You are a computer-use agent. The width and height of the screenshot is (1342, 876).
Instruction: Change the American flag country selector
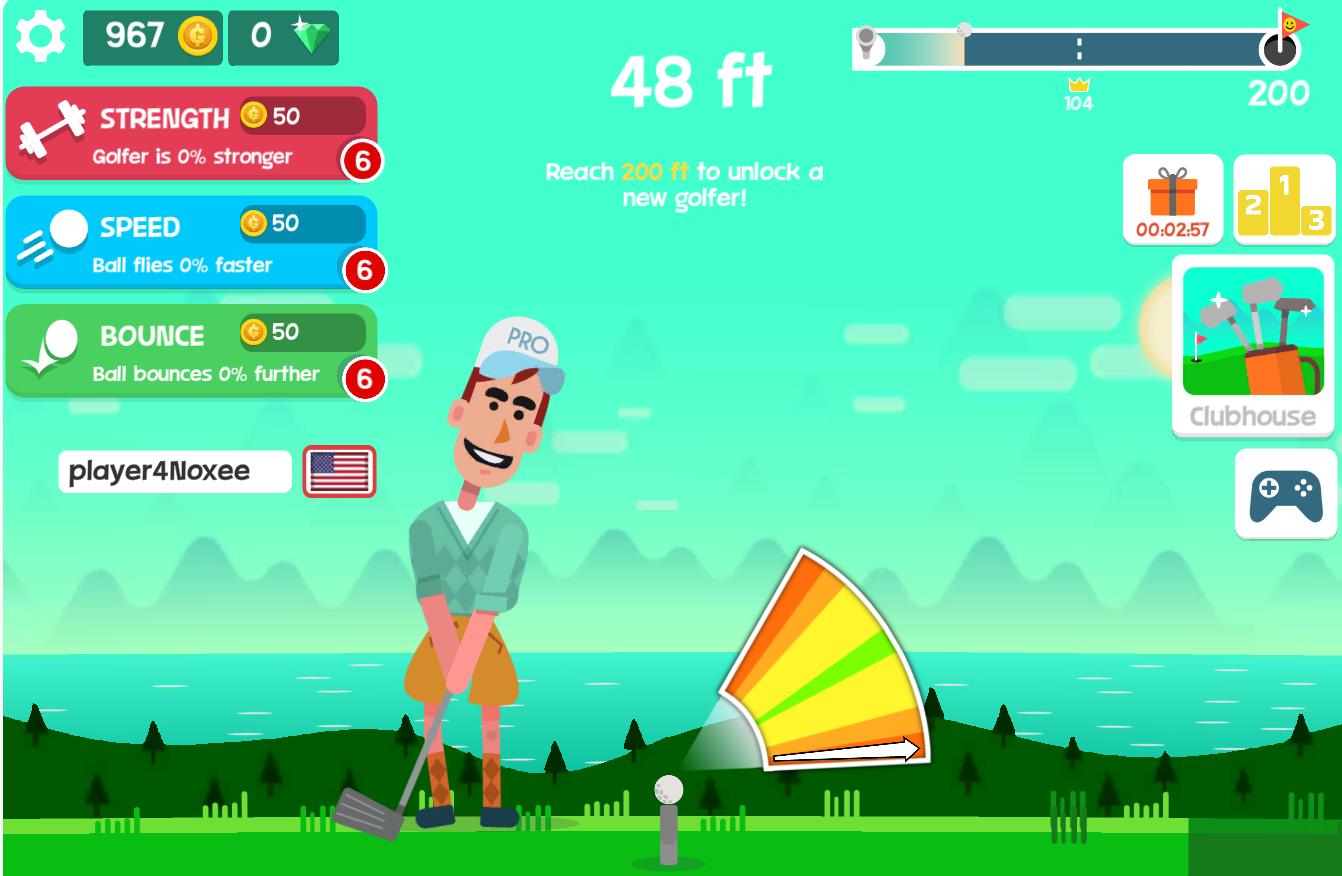[x=340, y=471]
